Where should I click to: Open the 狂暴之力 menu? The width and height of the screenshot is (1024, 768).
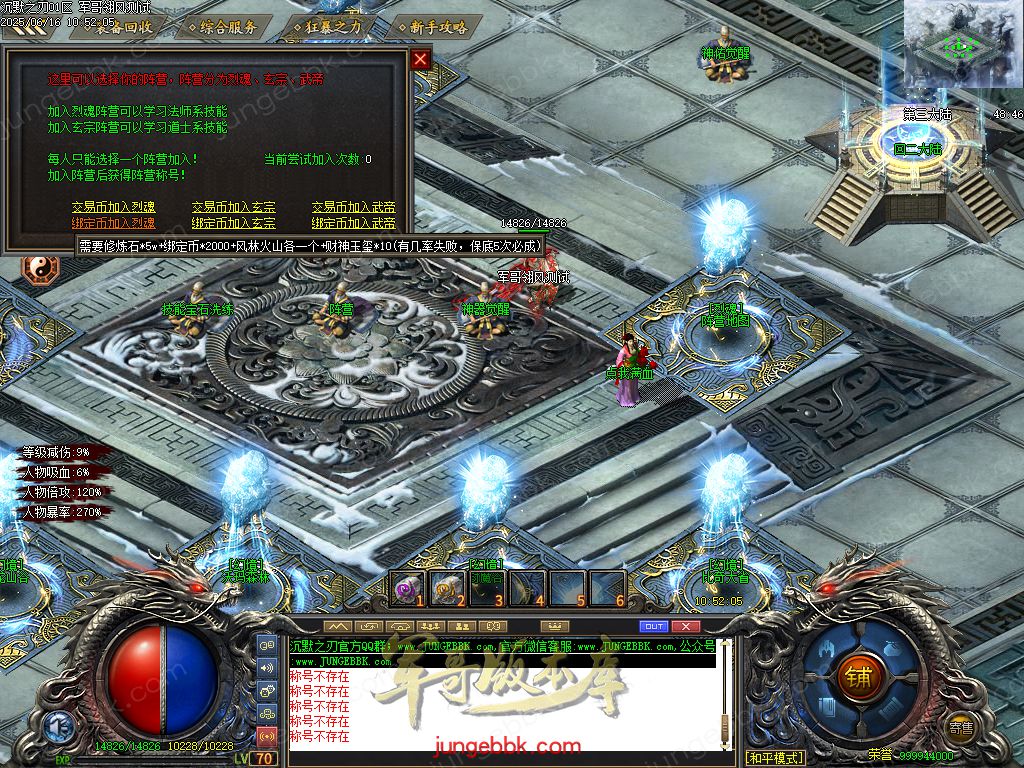(x=333, y=27)
